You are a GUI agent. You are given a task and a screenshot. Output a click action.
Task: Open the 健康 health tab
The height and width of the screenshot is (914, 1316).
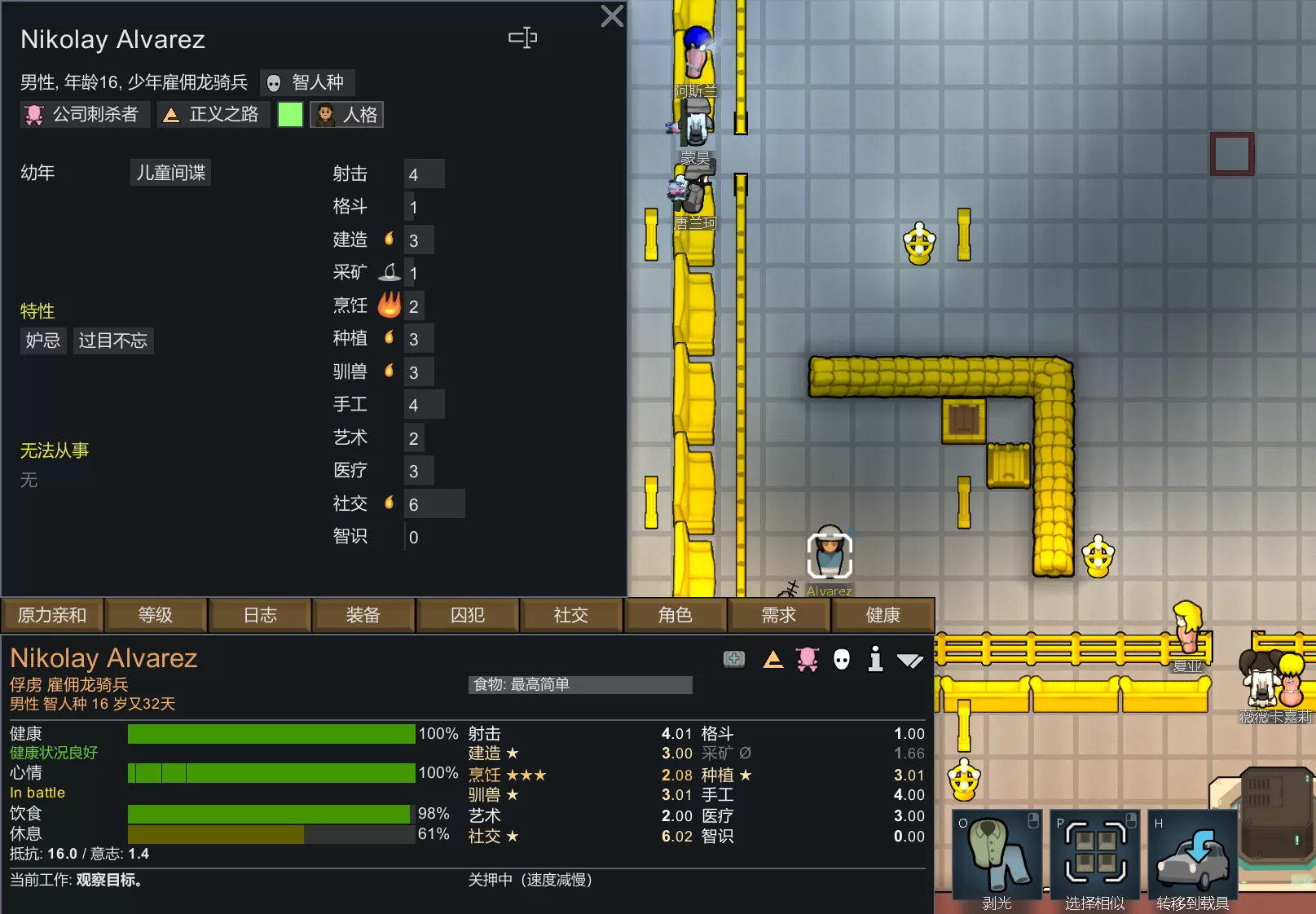(x=882, y=615)
